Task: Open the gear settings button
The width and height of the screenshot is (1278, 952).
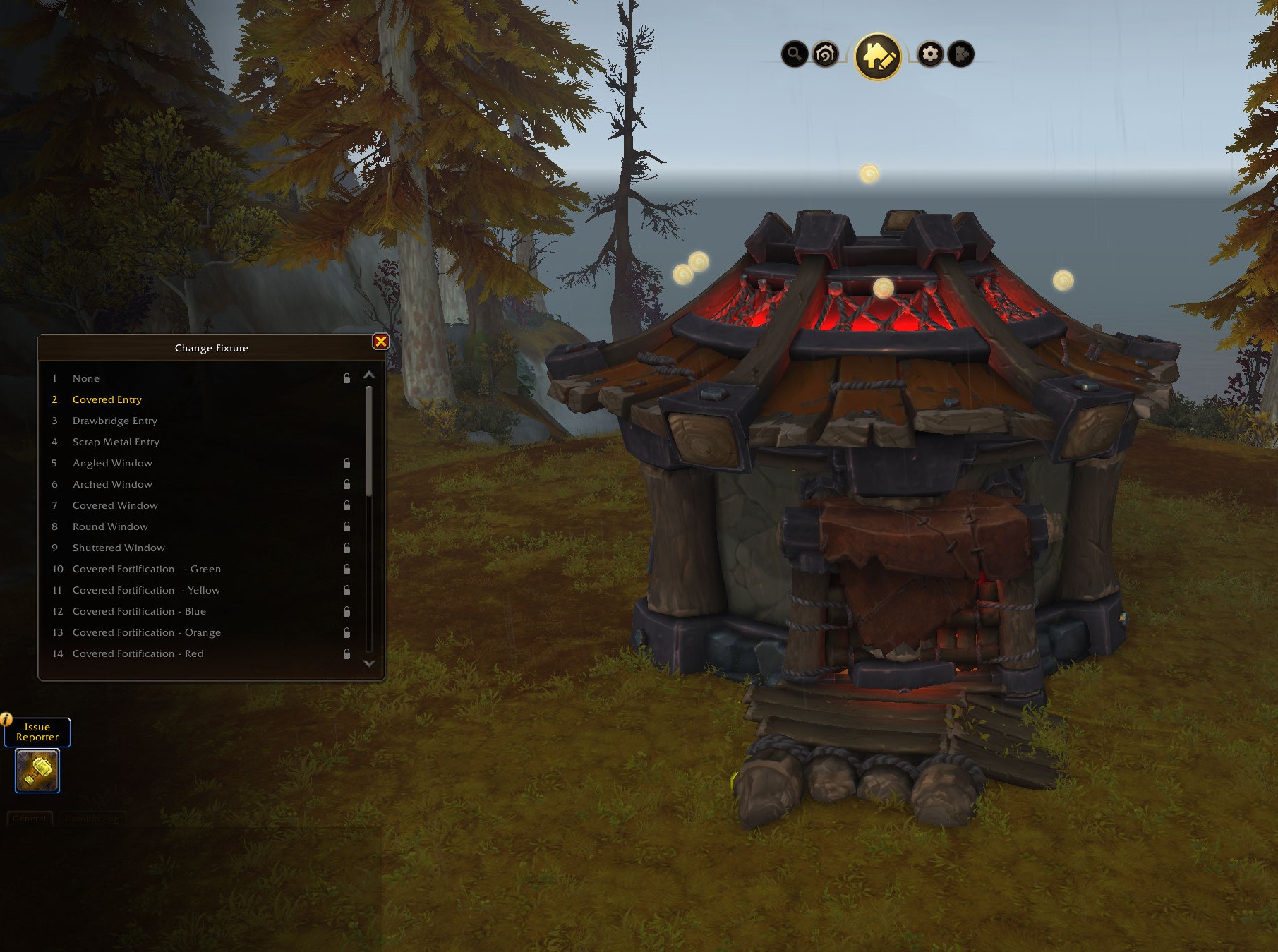Action: [x=930, y=54]
